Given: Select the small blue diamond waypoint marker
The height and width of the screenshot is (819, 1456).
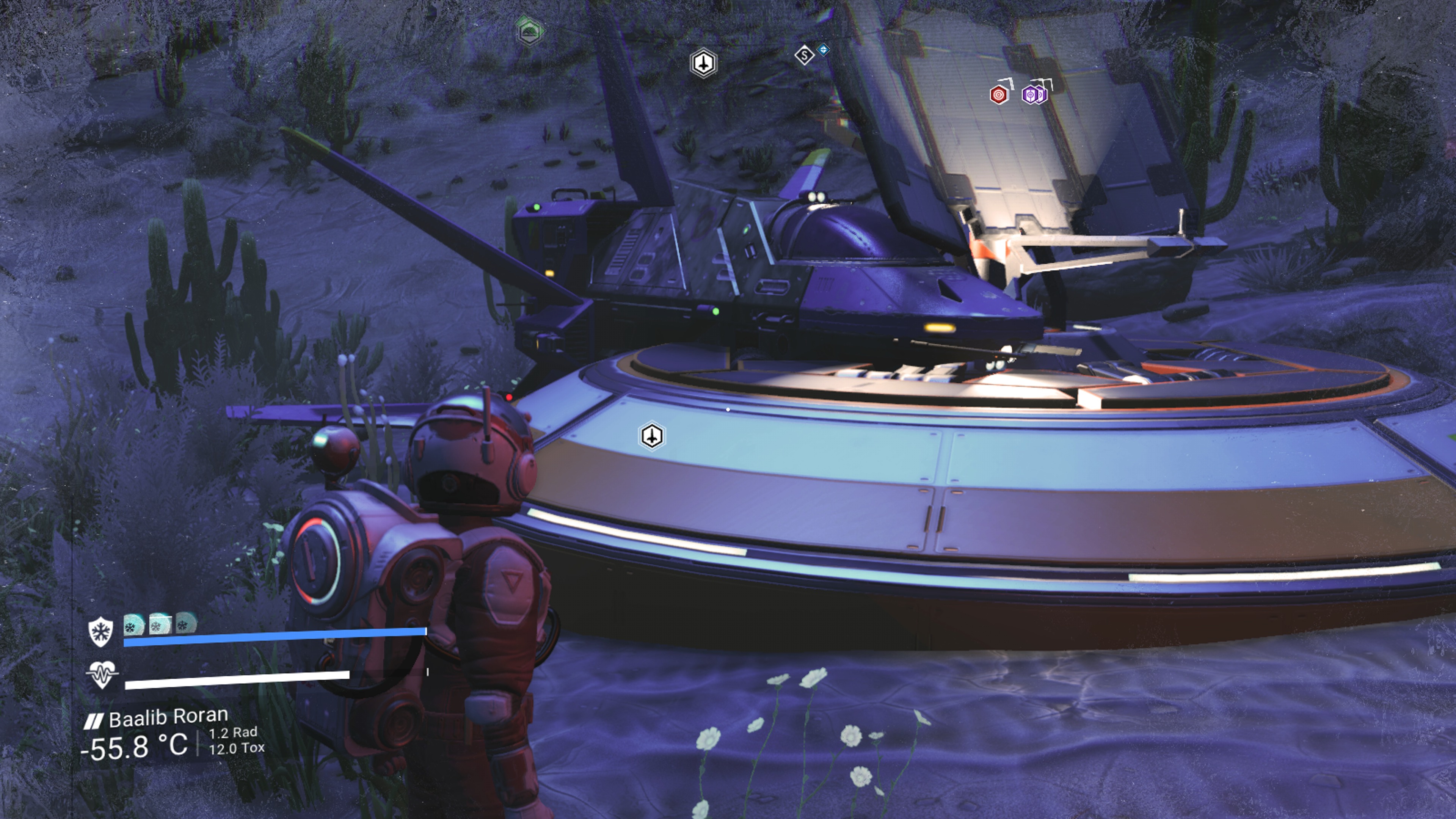Looking at the screenshot, I should coord(824,50).
